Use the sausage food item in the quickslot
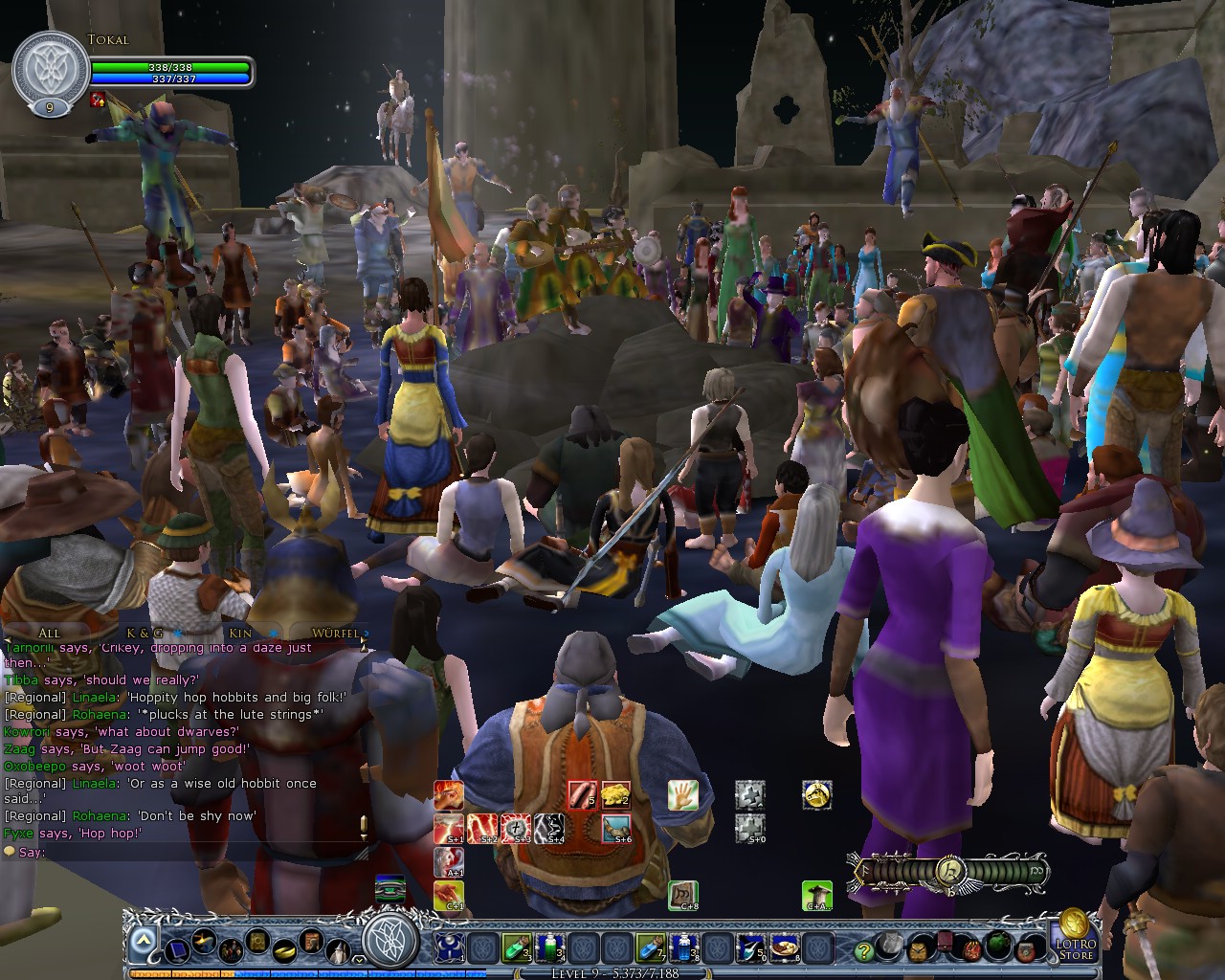The width and height of the screenshot is (1225, 980). tap(583, 796)
